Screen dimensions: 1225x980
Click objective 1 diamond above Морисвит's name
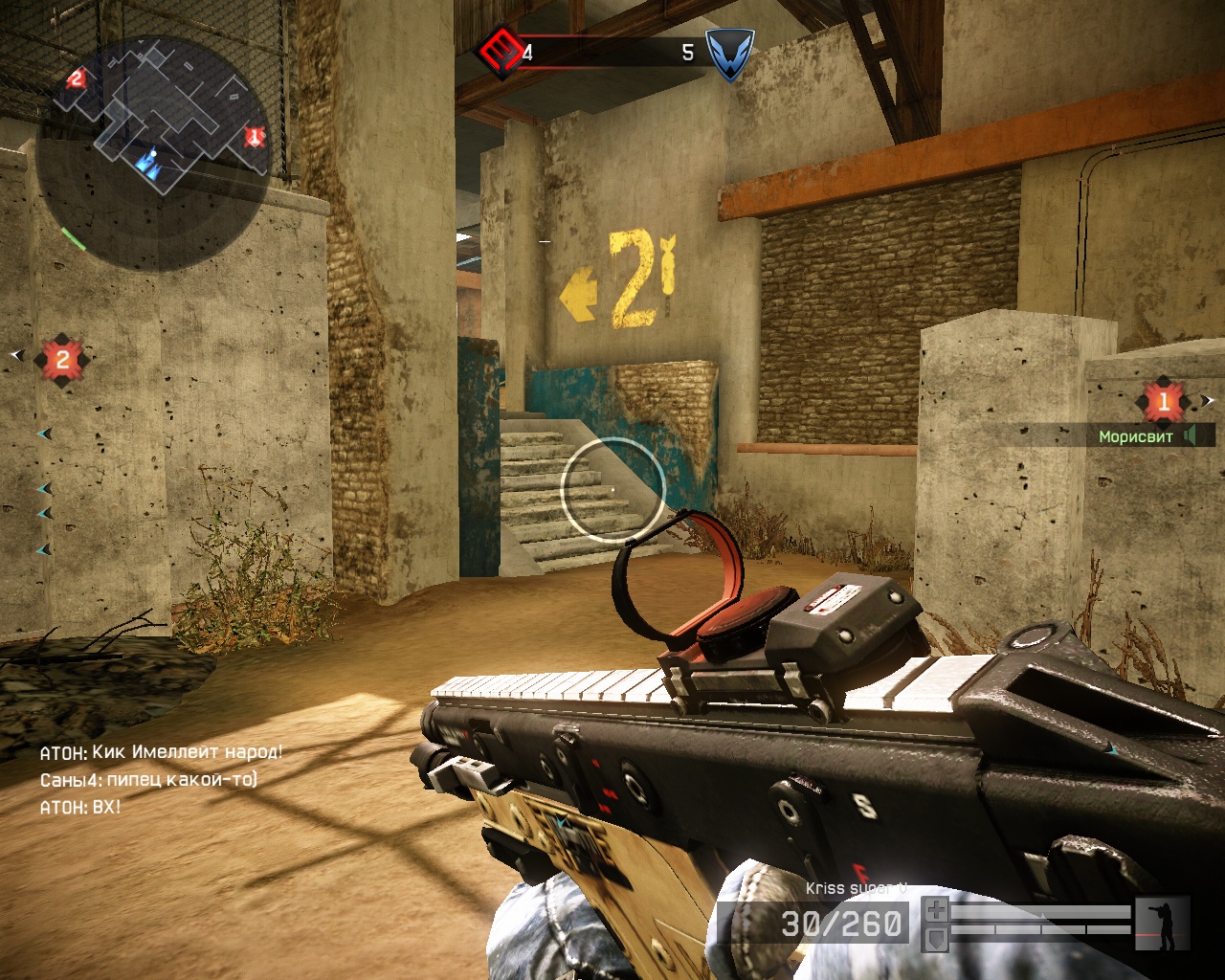[1163, 401]
